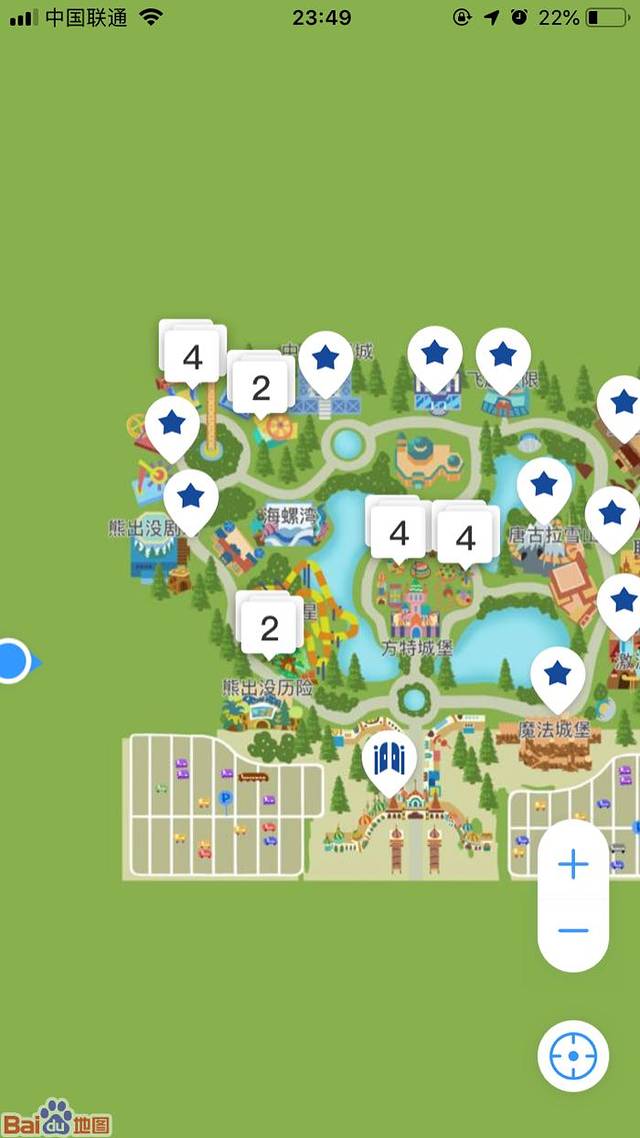640x1138 pixels.
Task: Recenter map with the crosshair locate button
Action: click(573, 1055)
